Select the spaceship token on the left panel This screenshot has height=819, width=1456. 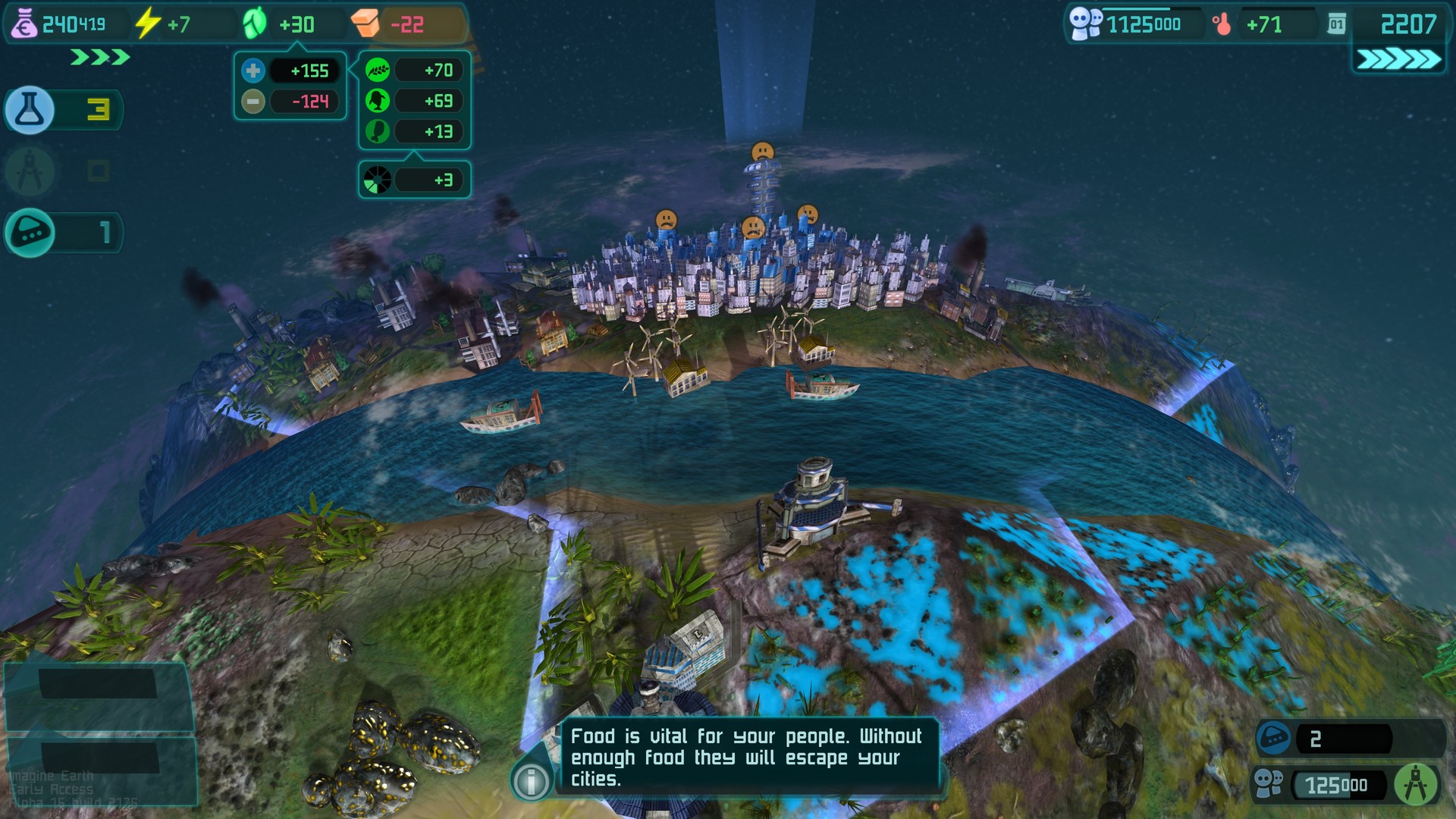30,233
